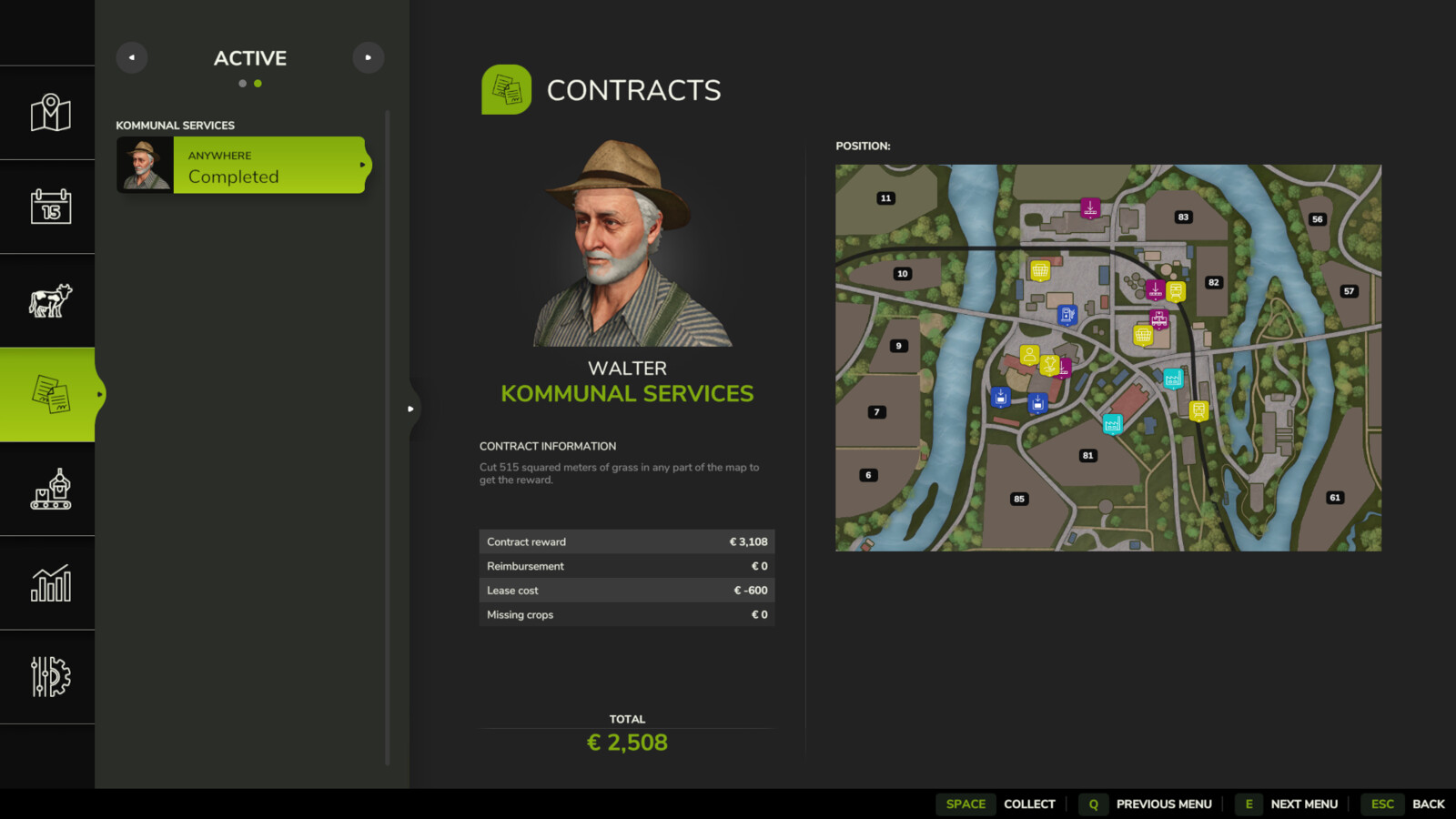Select the second pagination dot under ACTIVE
The width and height of the screenshot is (1456, 819).
click(x=258, y=83)
